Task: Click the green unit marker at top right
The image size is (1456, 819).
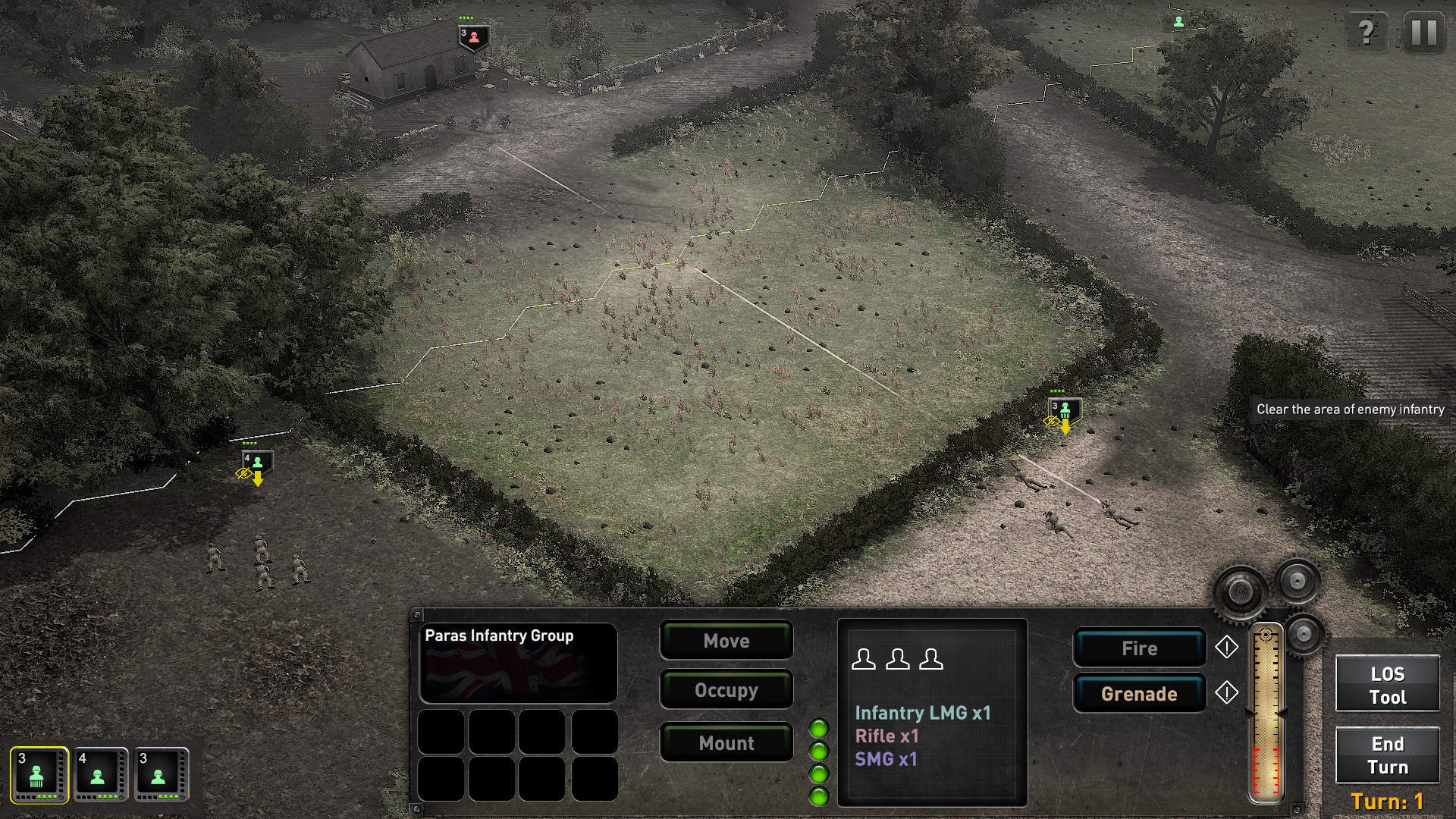Action: click(1178, 24)
